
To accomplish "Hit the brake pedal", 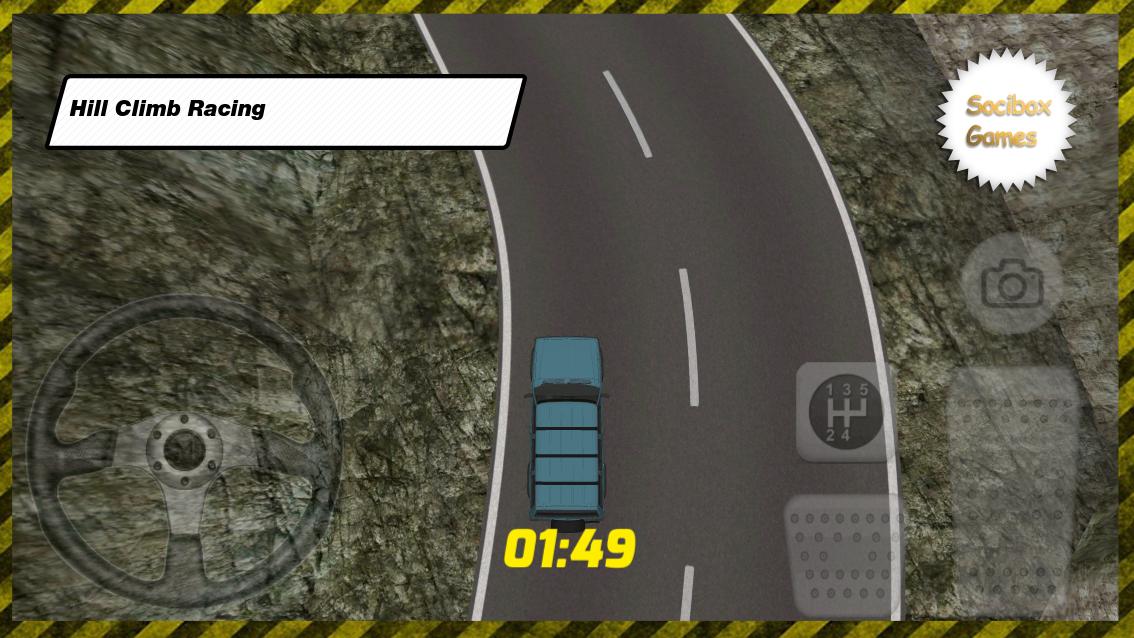I will click(842, 555).
